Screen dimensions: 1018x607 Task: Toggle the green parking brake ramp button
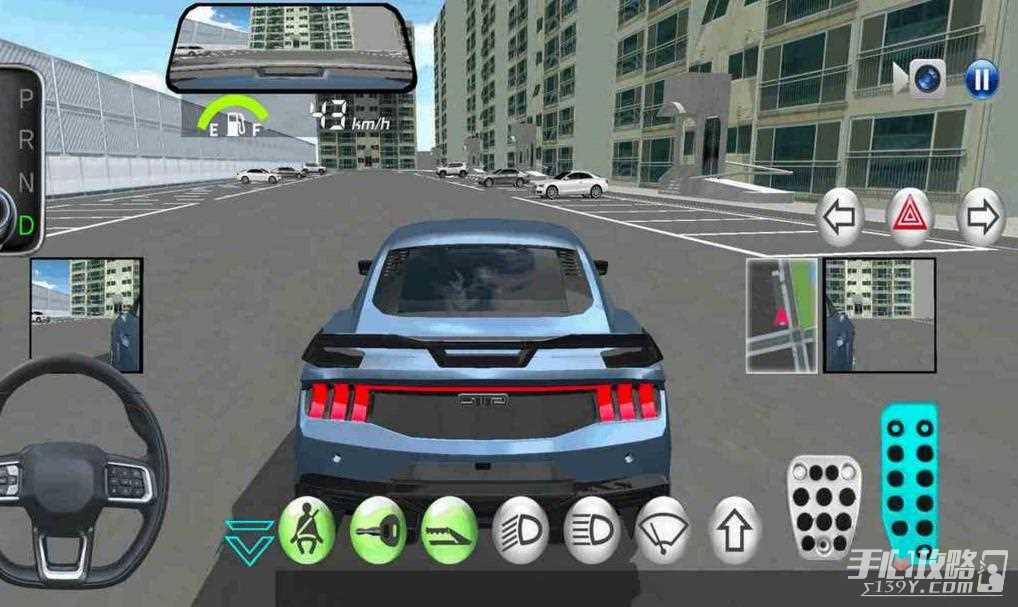[448, 530]
